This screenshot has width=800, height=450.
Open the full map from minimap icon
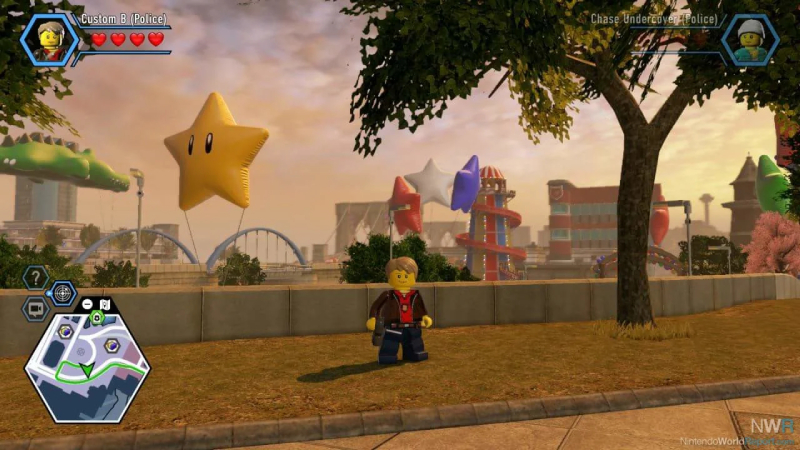click(x=105, y=304)
